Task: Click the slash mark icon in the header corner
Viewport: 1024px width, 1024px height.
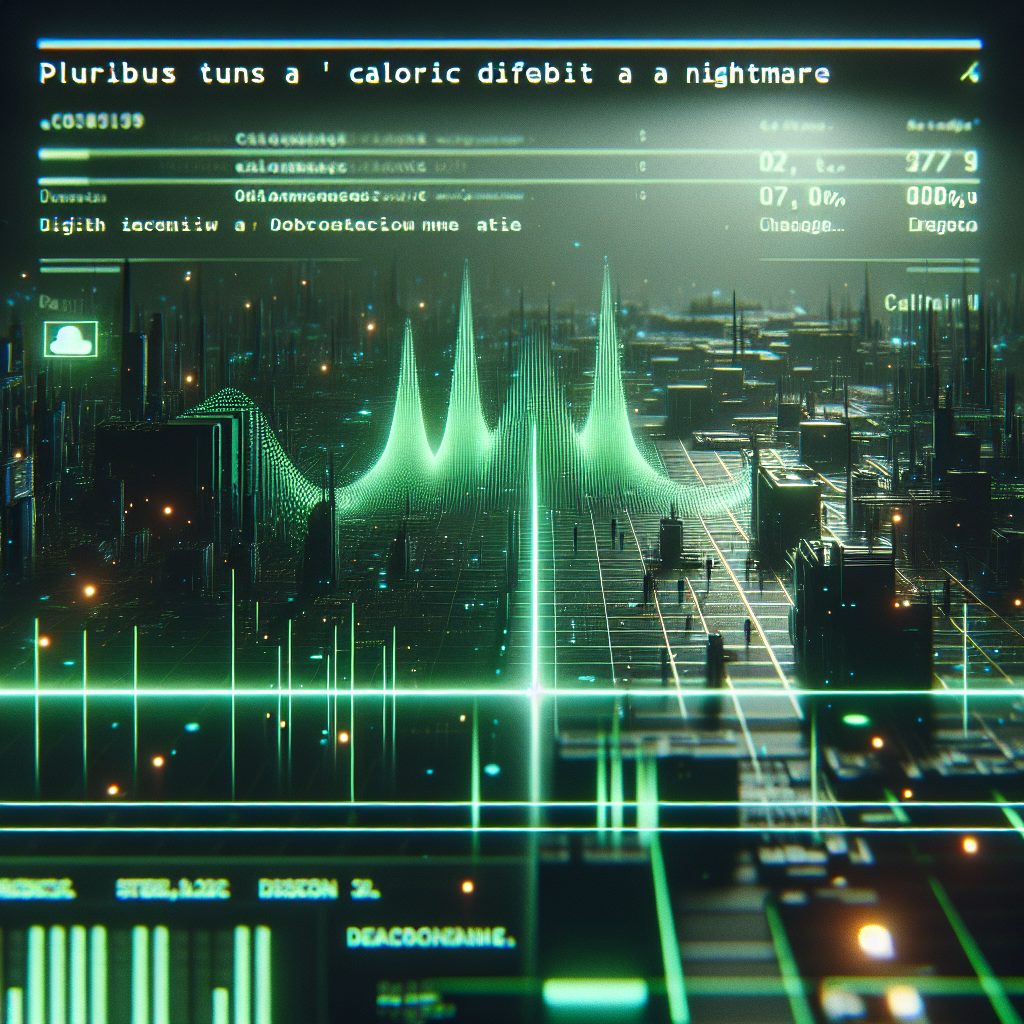Action: (967, 73)
